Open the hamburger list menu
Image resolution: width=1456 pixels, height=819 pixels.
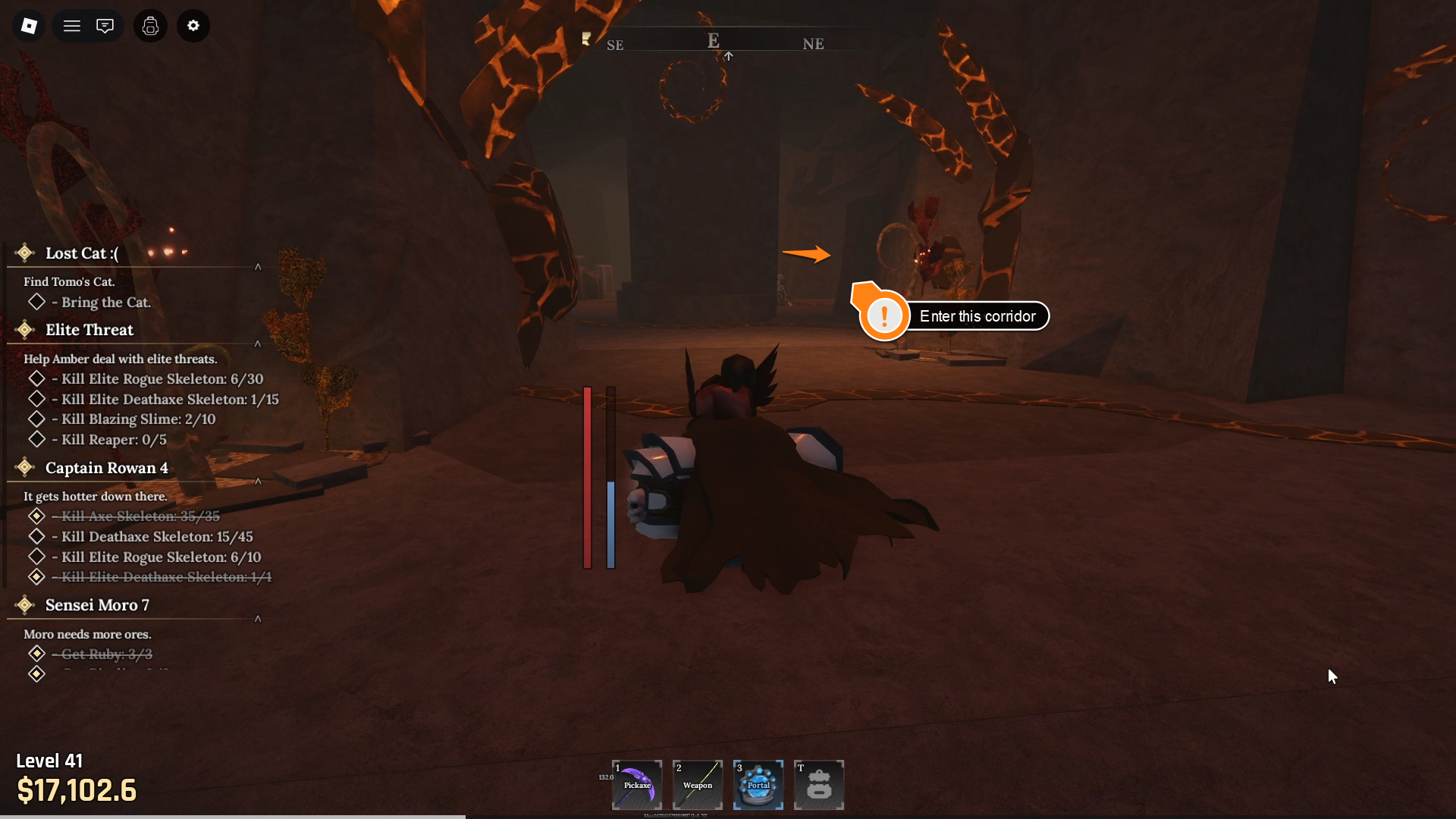(72, 26)
